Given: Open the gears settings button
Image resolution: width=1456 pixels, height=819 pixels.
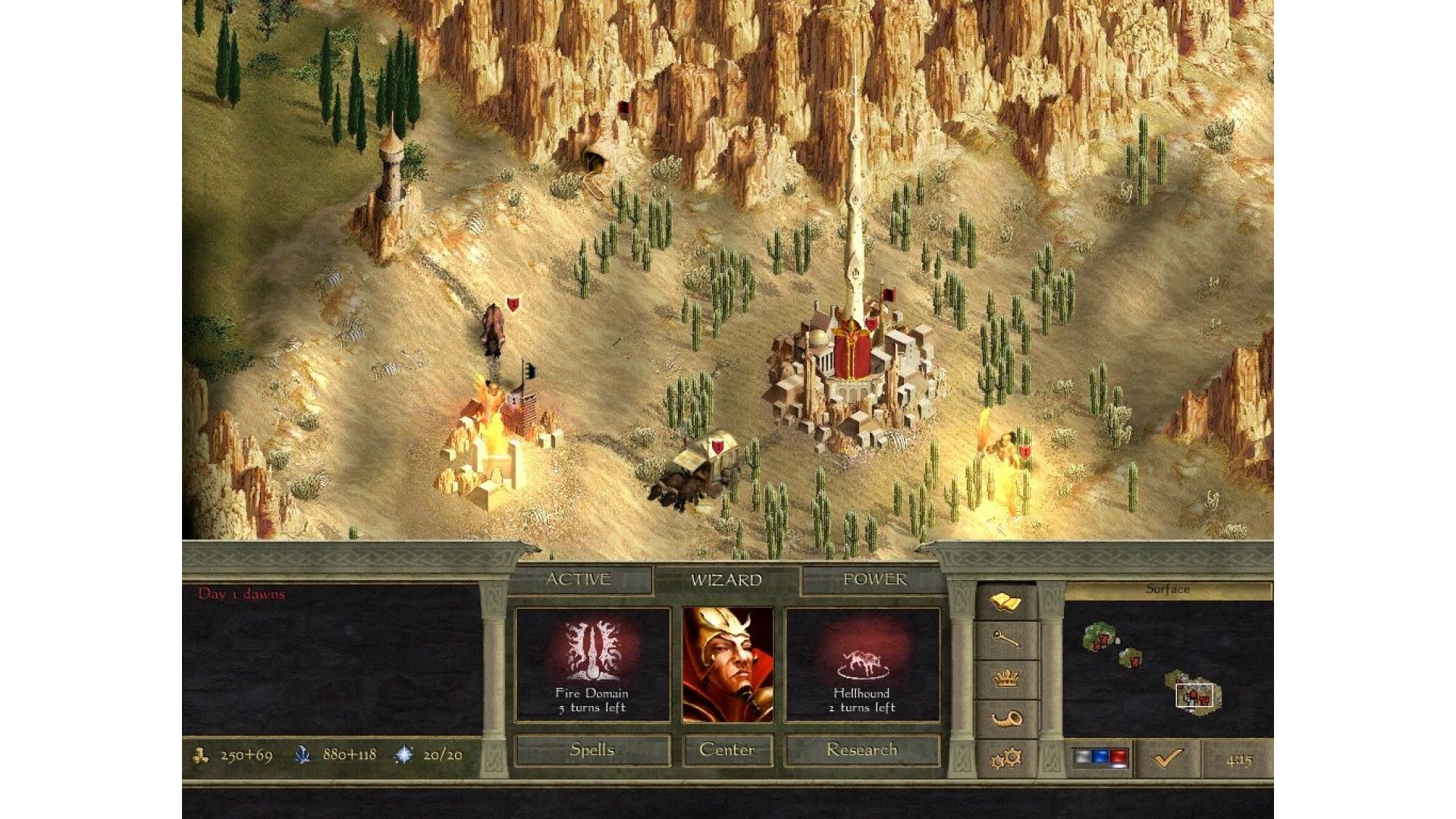Looking at the screenshot, I should [x=1006, y=758].
